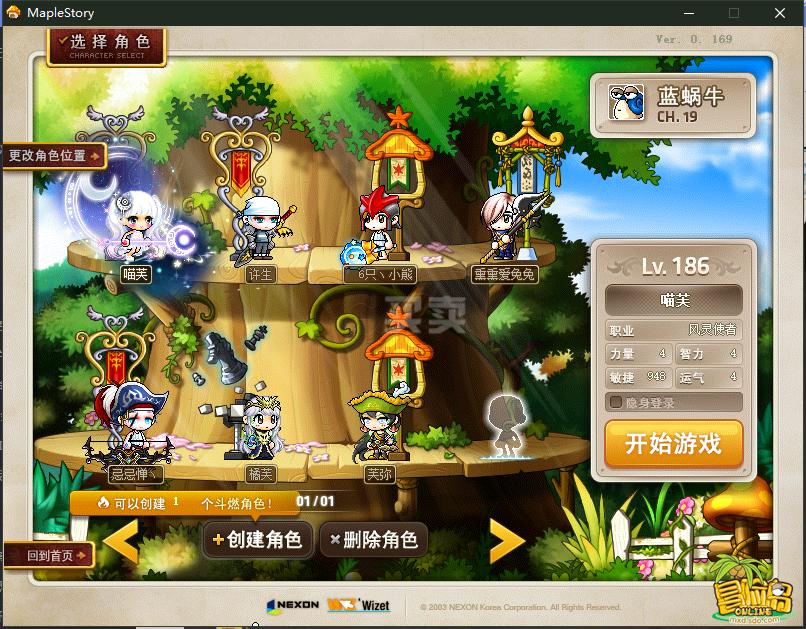Return to home via 回到首页
The width and height of the screenshot is (806, 629).
[x=47, y=556]
